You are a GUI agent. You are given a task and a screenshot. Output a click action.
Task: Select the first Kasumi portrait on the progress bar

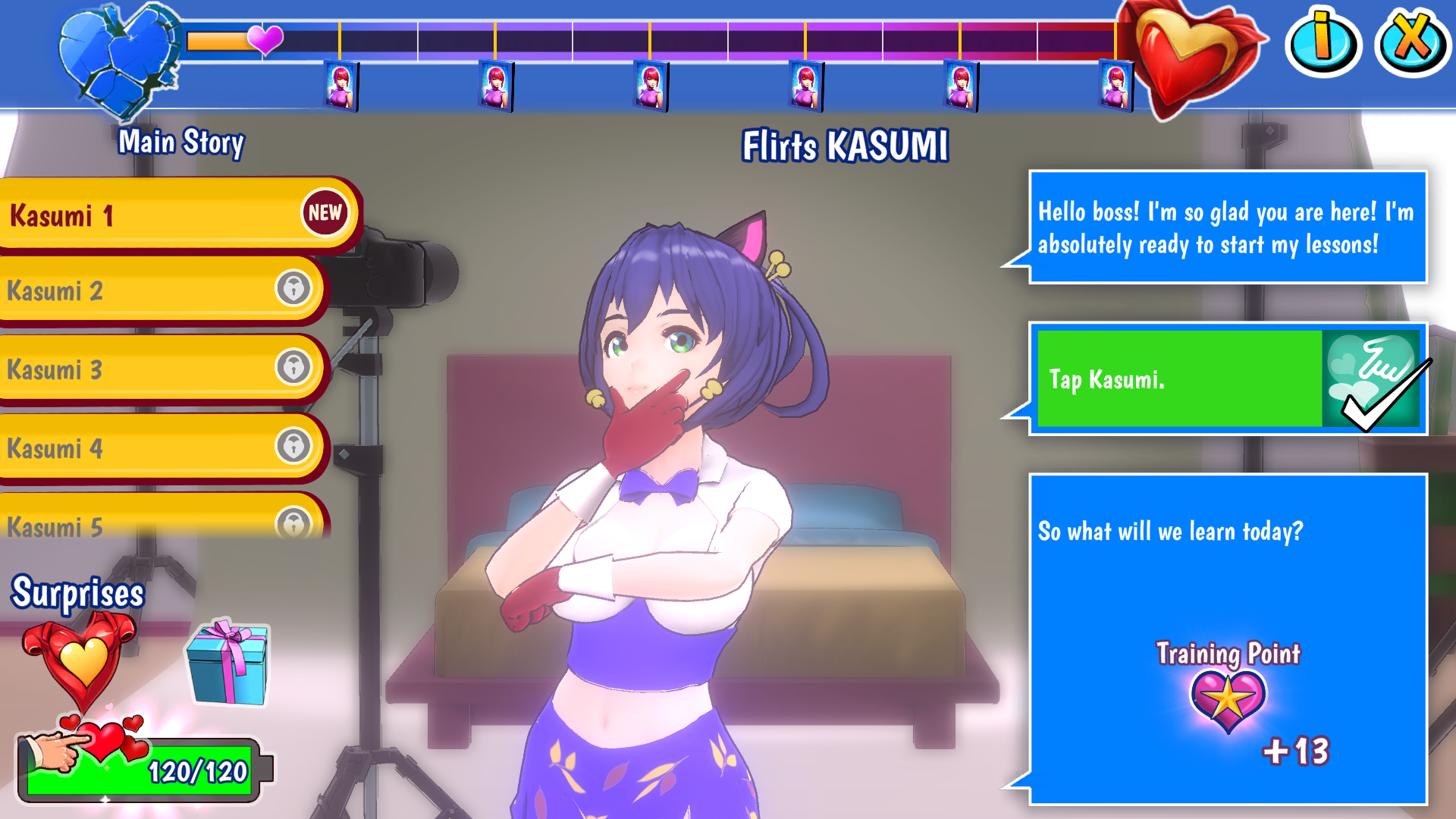pos(340,85)
